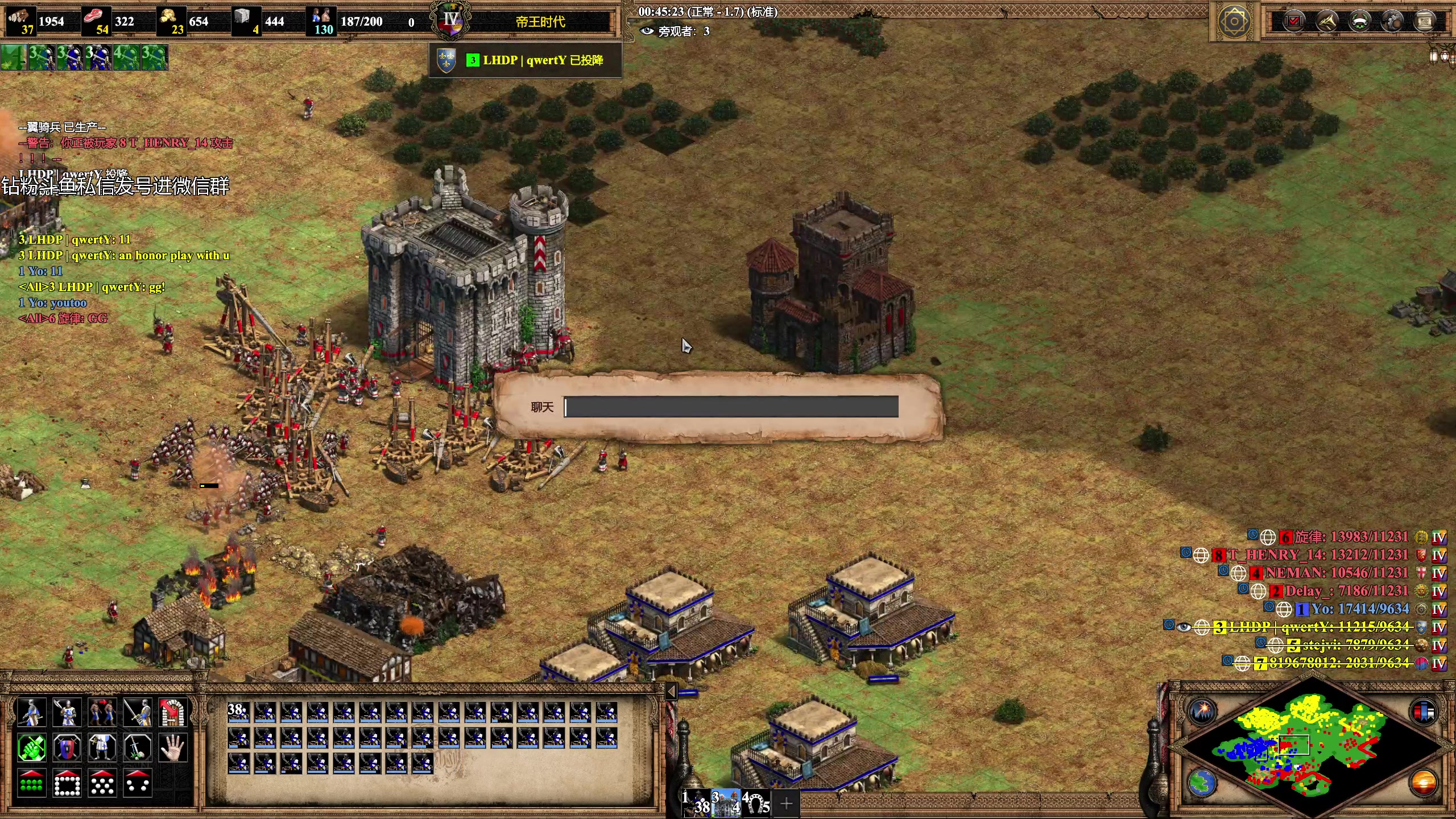Click the minimap globe mode button
The height and width of the screenshot is (819, 1456).
[x=1202, y=783]
